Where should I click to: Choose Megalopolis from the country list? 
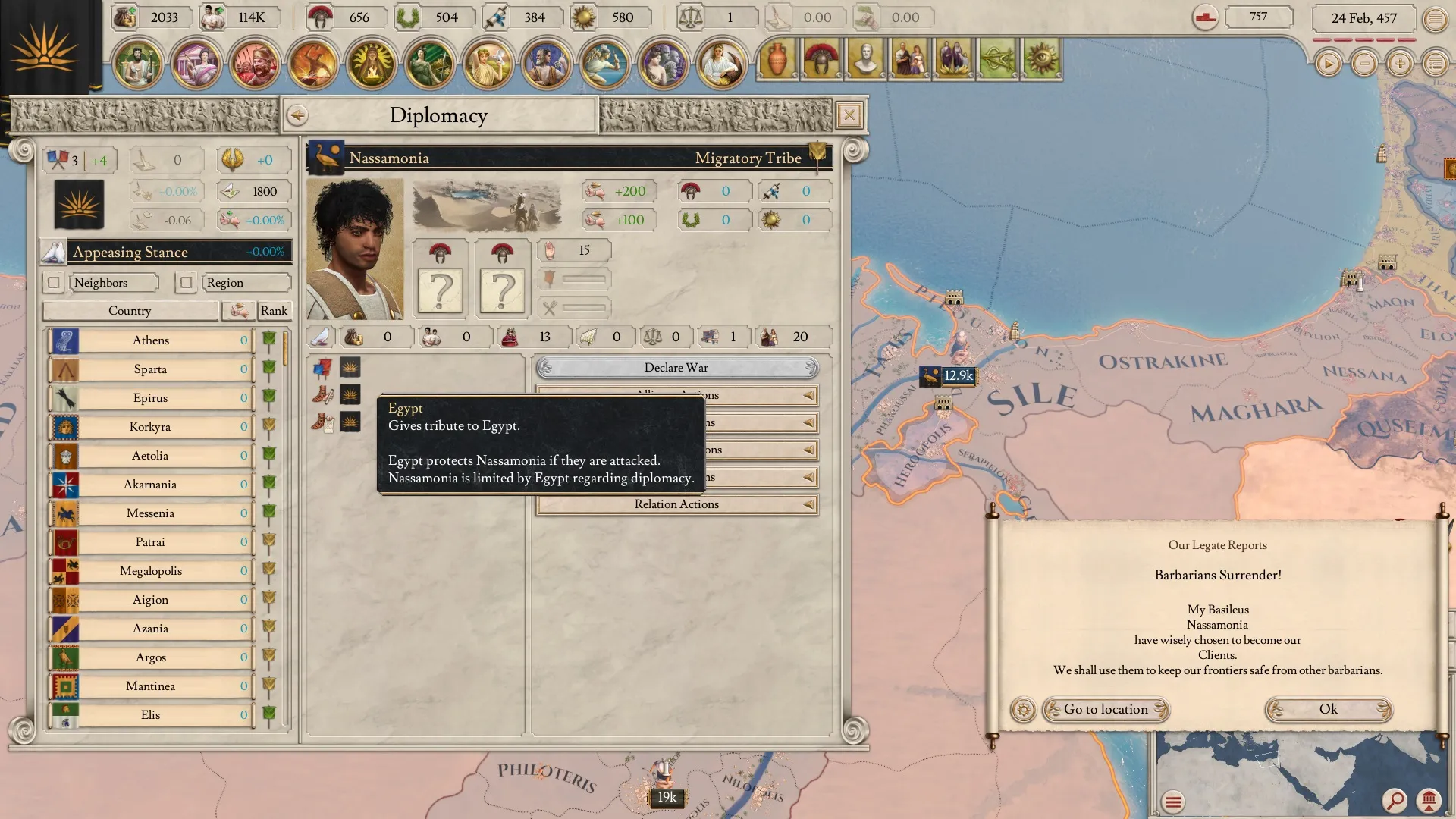click(151, 571)
